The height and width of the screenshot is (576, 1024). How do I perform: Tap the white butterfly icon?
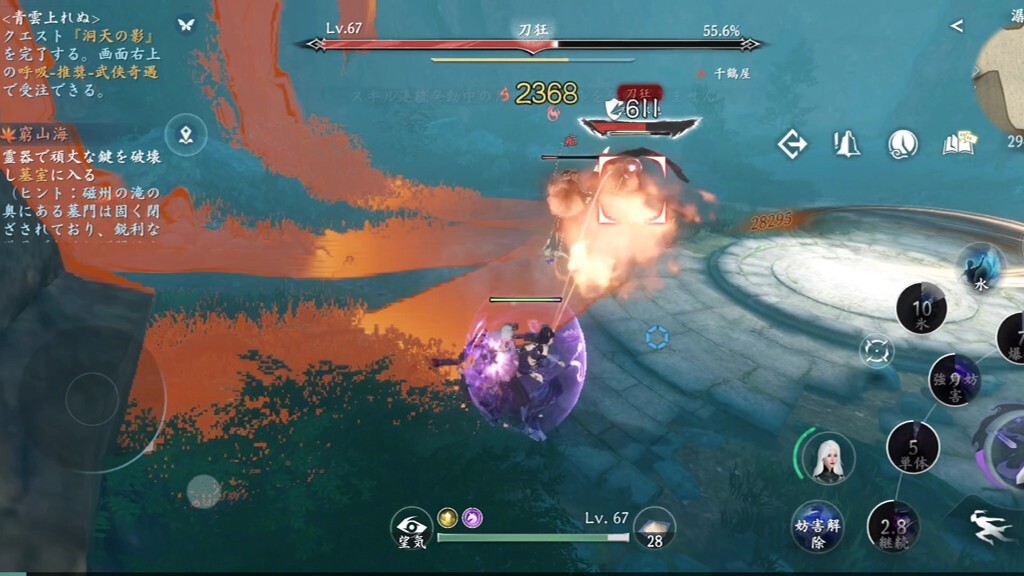pos(185,25)
